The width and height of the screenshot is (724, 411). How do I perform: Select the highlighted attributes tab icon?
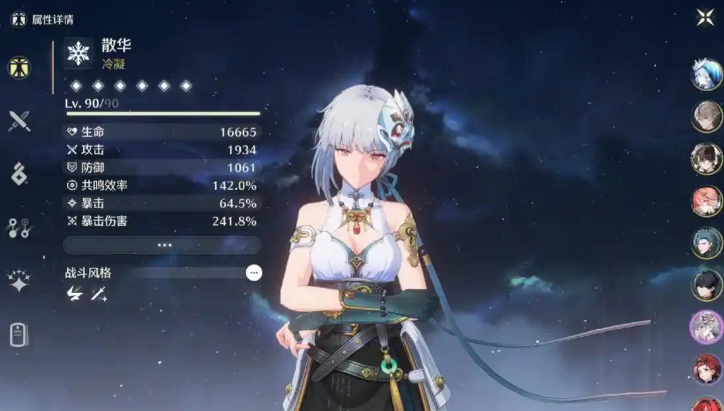(19, 67)
